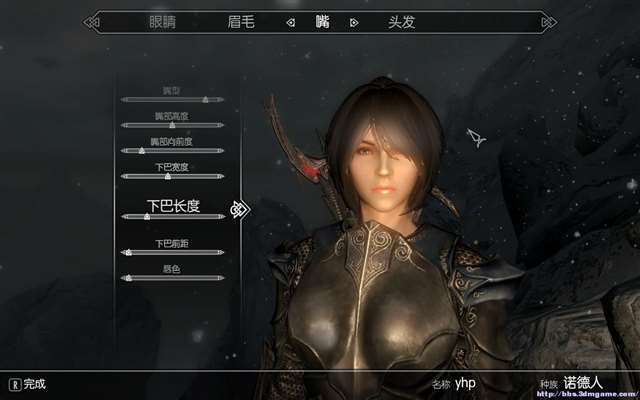
Task: Set the 下巴前距 (chin forward) slider
Action: 173,252
